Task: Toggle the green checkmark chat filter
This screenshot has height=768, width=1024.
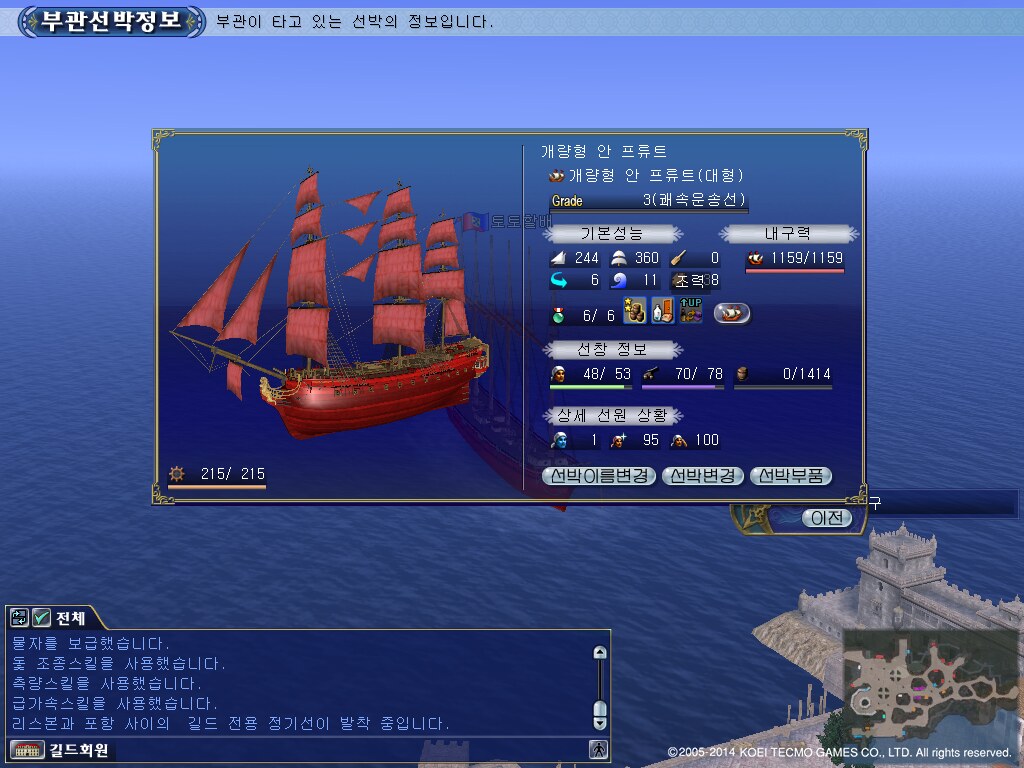Action: coord(41,618)
